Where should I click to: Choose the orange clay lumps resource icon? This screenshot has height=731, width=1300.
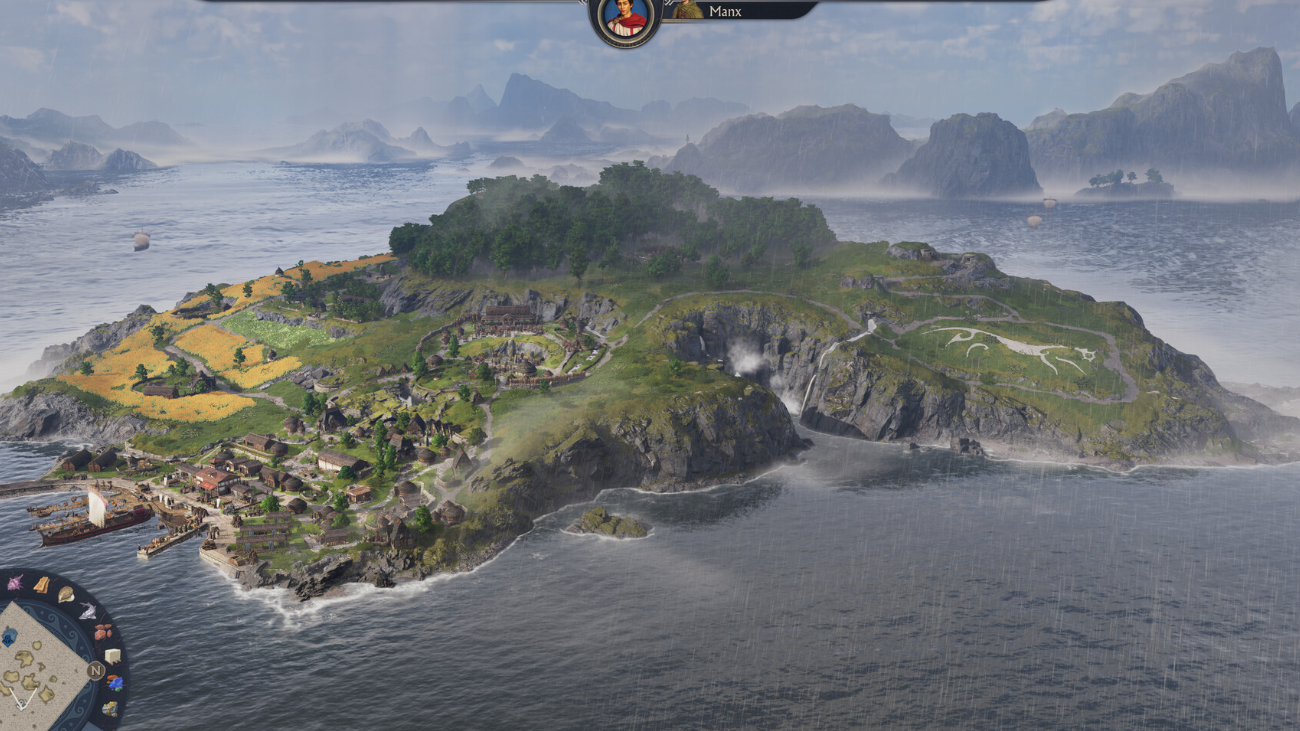[x=103, y=632]
